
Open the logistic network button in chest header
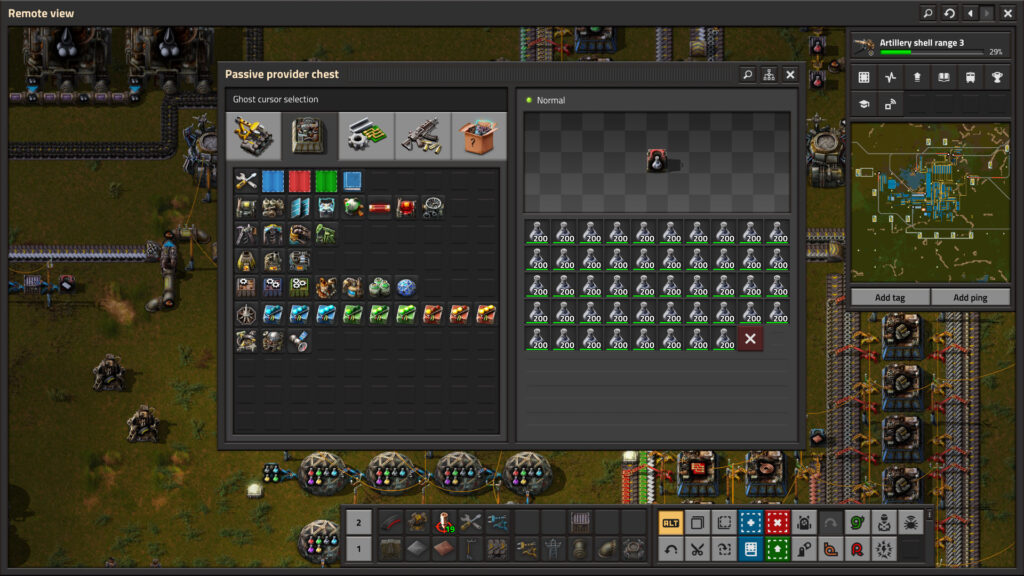pos(768,75)
